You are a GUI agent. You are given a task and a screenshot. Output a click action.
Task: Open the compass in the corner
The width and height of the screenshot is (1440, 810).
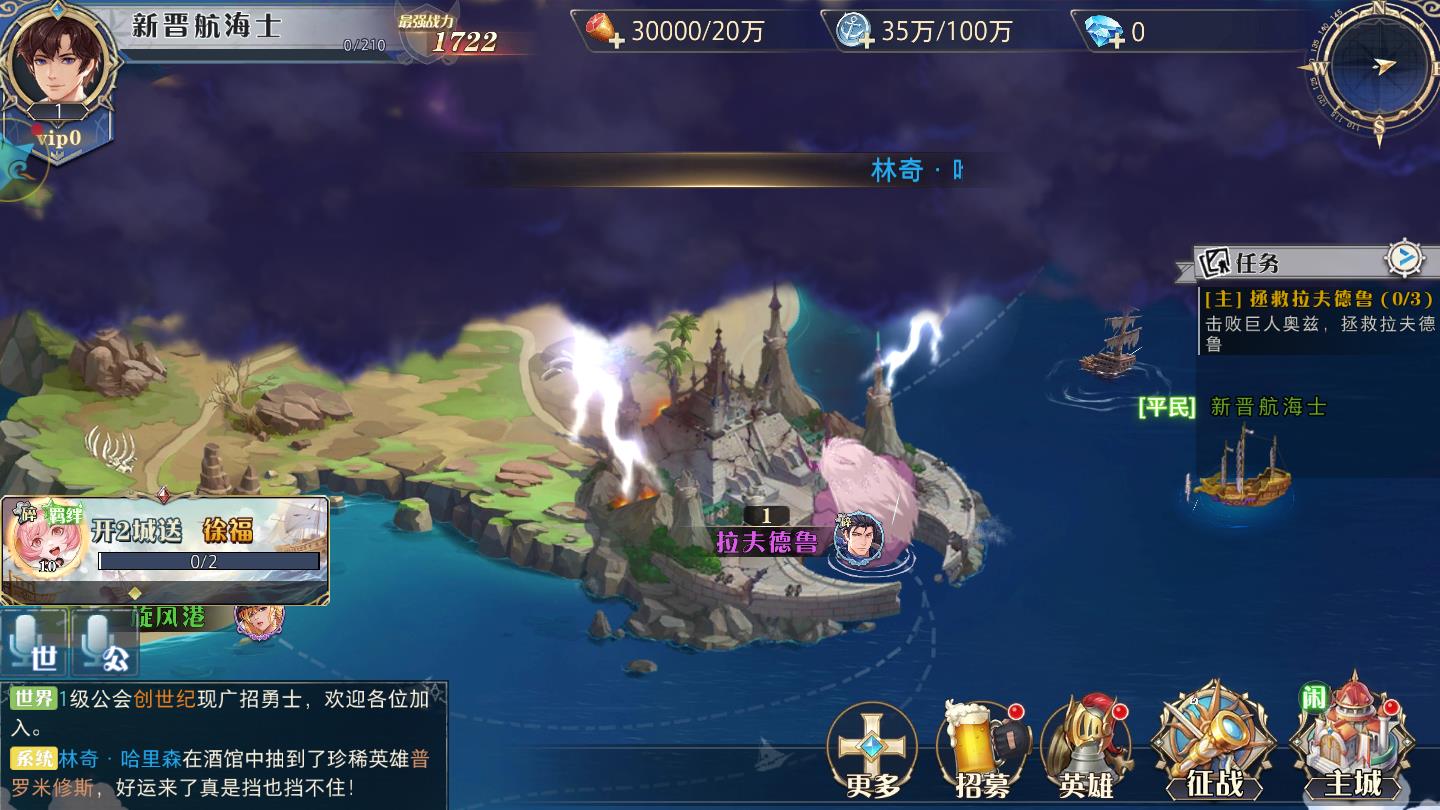click(1378, 68)
